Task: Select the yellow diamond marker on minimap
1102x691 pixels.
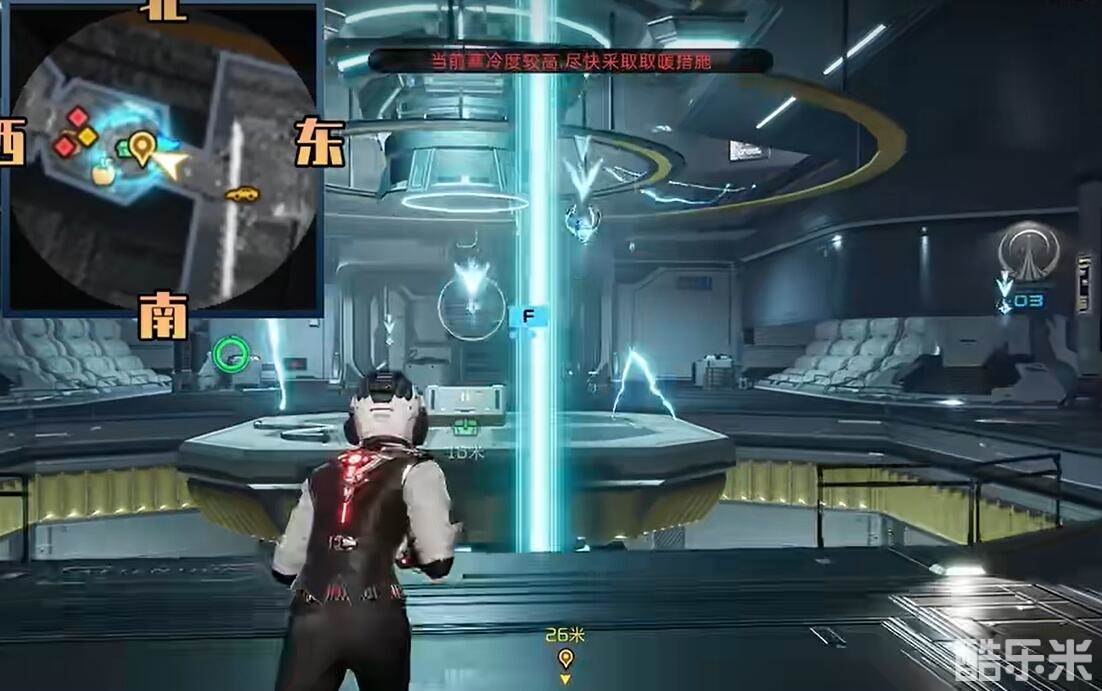Action: coord(88,136)
